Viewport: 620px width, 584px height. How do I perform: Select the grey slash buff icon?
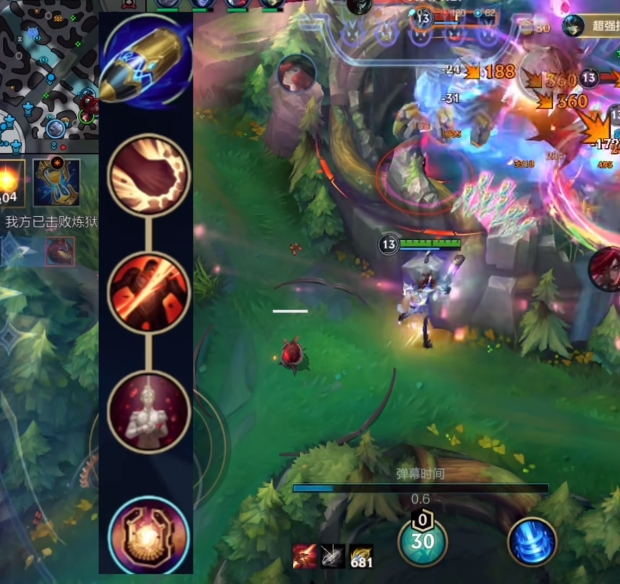333,556
